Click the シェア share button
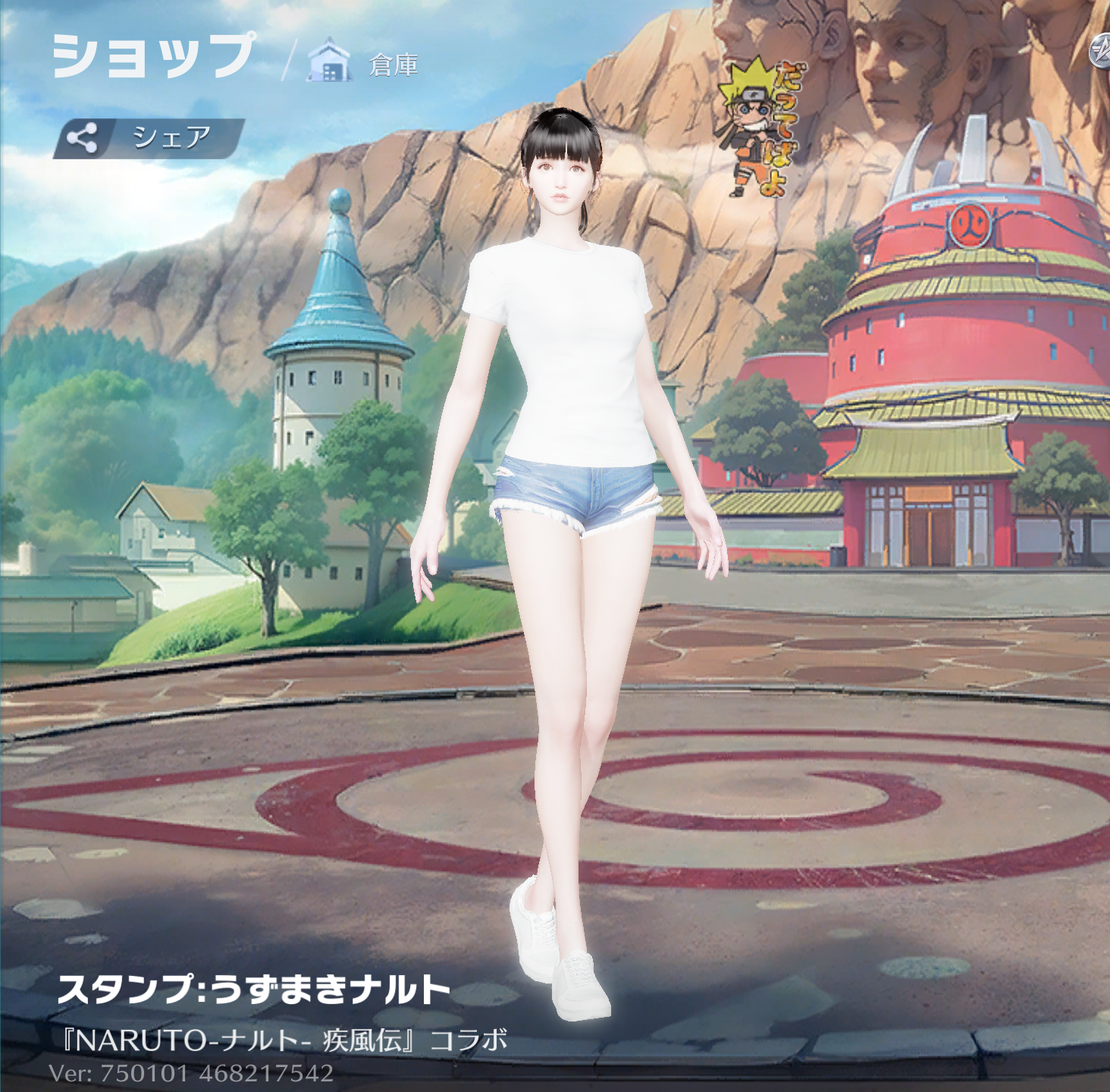Image resolution: width=1110 pixels, height=1092 pixels. click(x=149, y=138)
